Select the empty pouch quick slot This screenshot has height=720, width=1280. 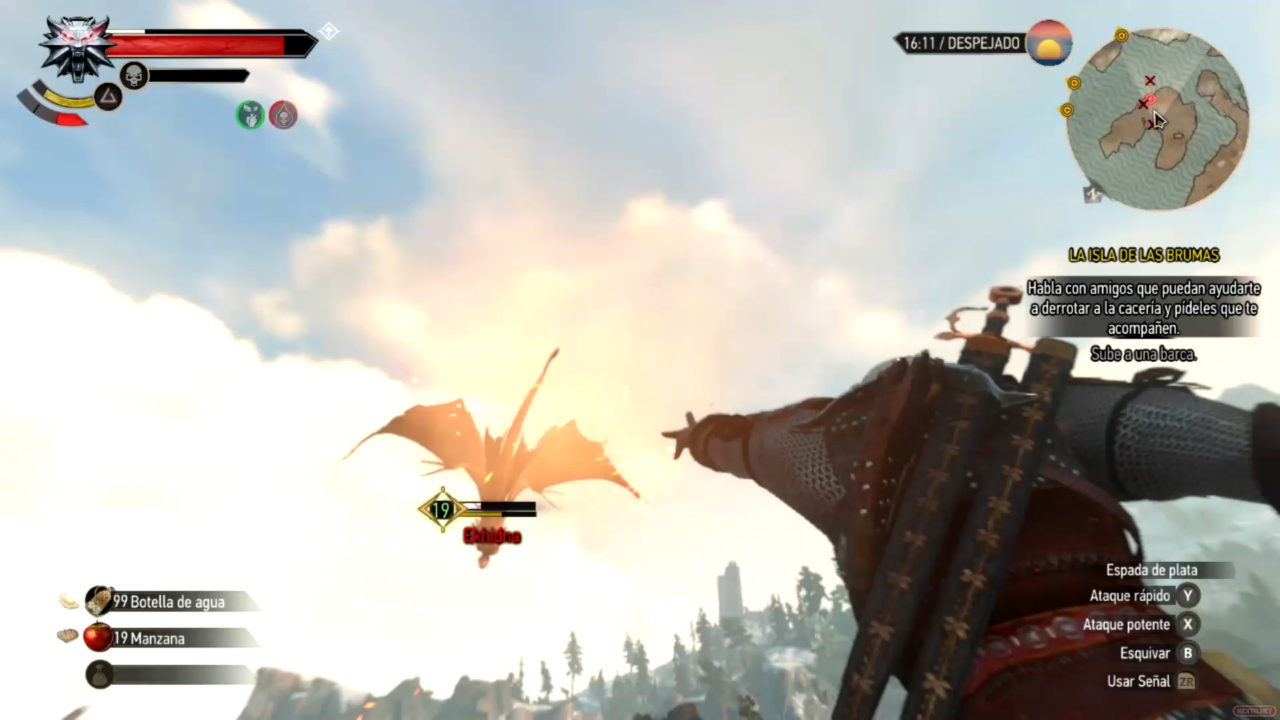[x=99, y=674]
